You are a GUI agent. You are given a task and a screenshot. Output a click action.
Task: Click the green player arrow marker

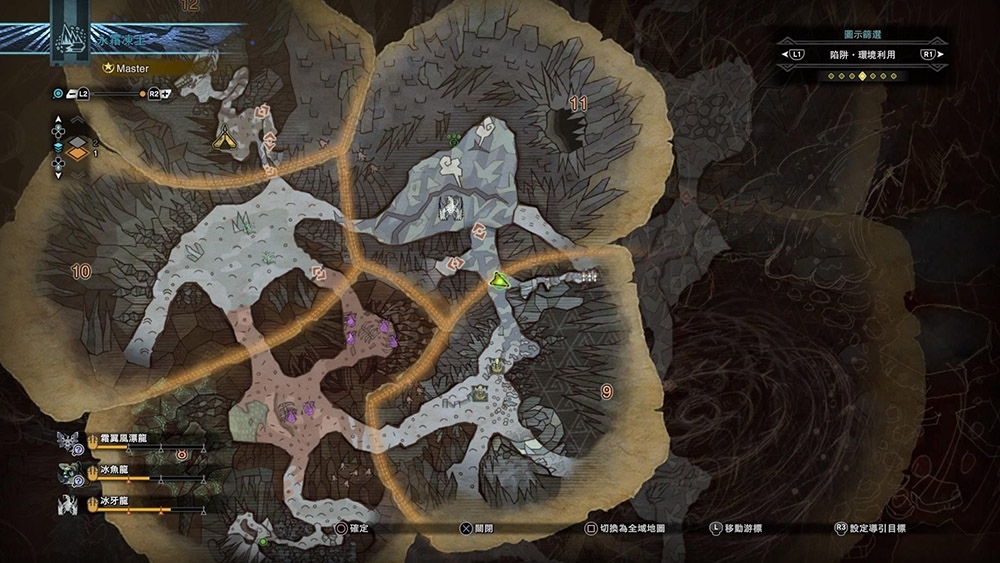(500, 282)
